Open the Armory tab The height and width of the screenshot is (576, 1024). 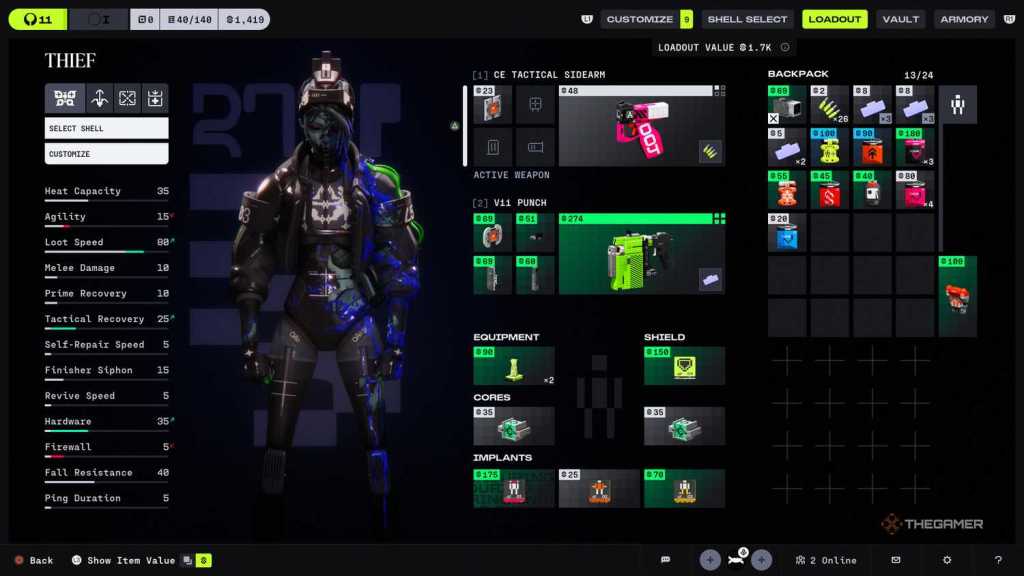tap(964, 19)
